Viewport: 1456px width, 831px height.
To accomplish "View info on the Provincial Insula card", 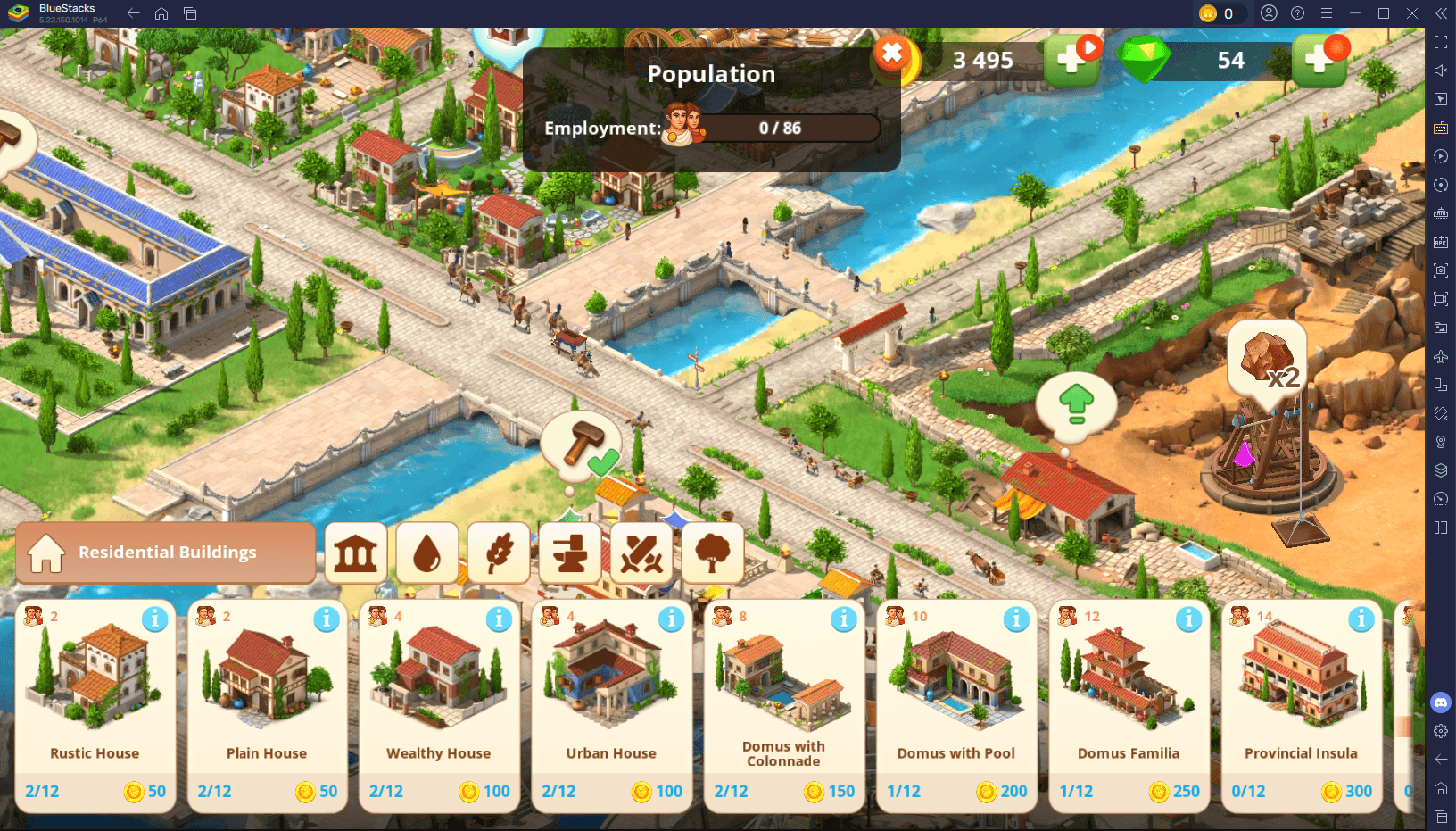I will pyautogui.click(x=1360, y=618).
